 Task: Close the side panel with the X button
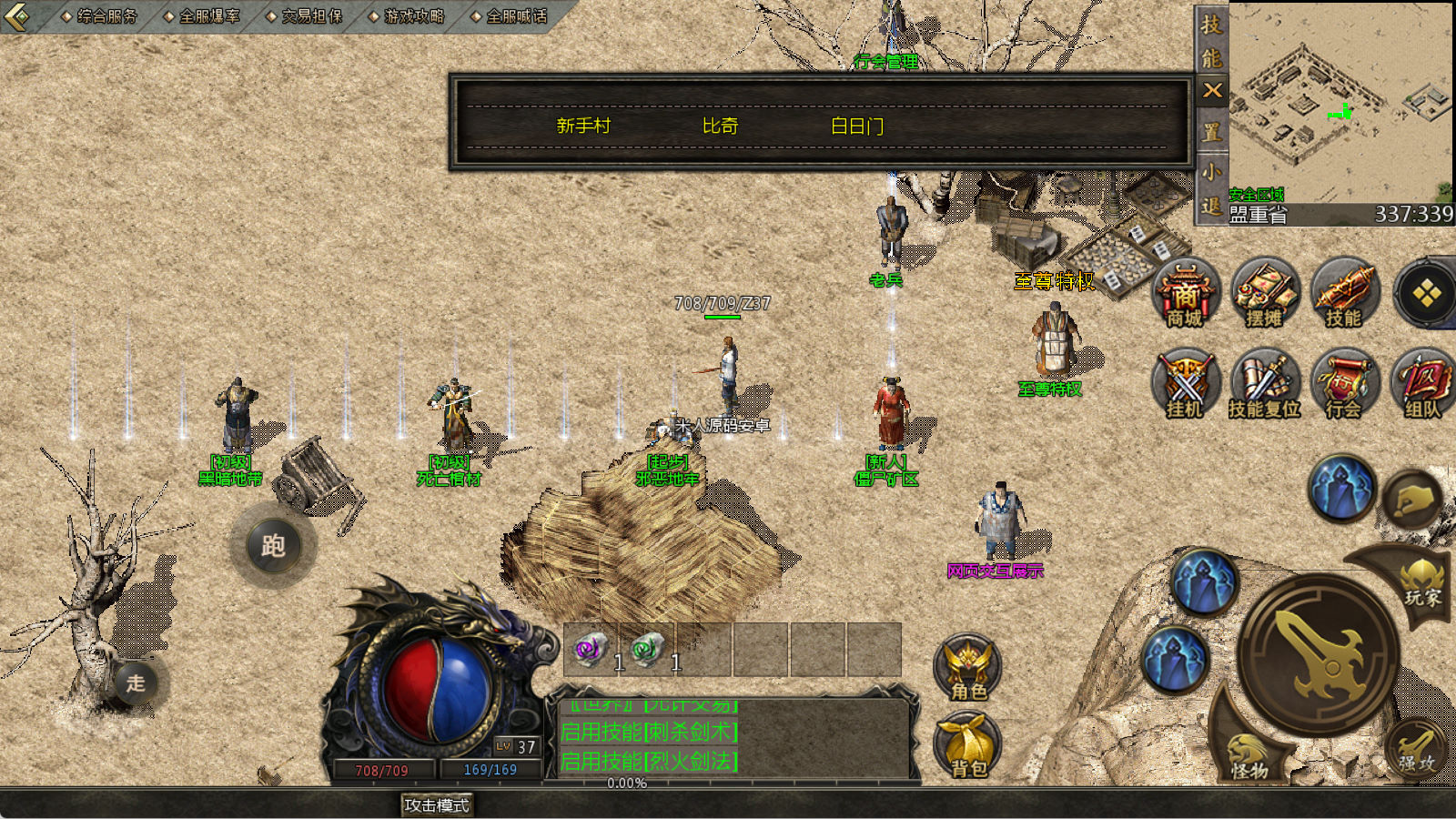coord(1212,90)
